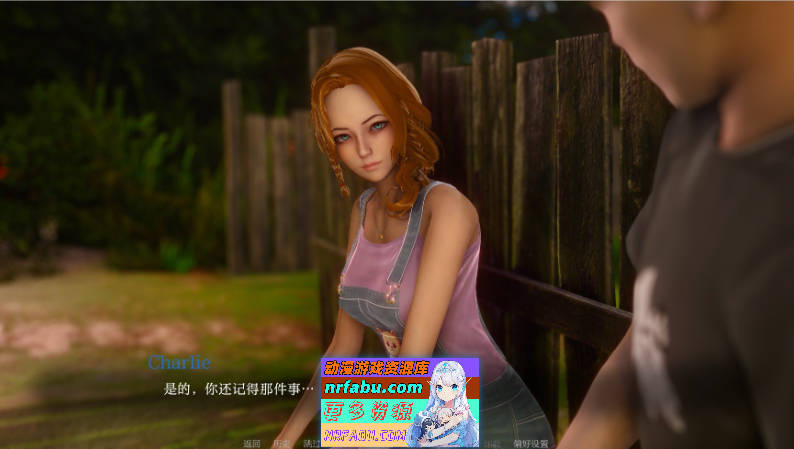
Task: Click the 返回 (Back) quick menu button
Action: click(251, 443)
